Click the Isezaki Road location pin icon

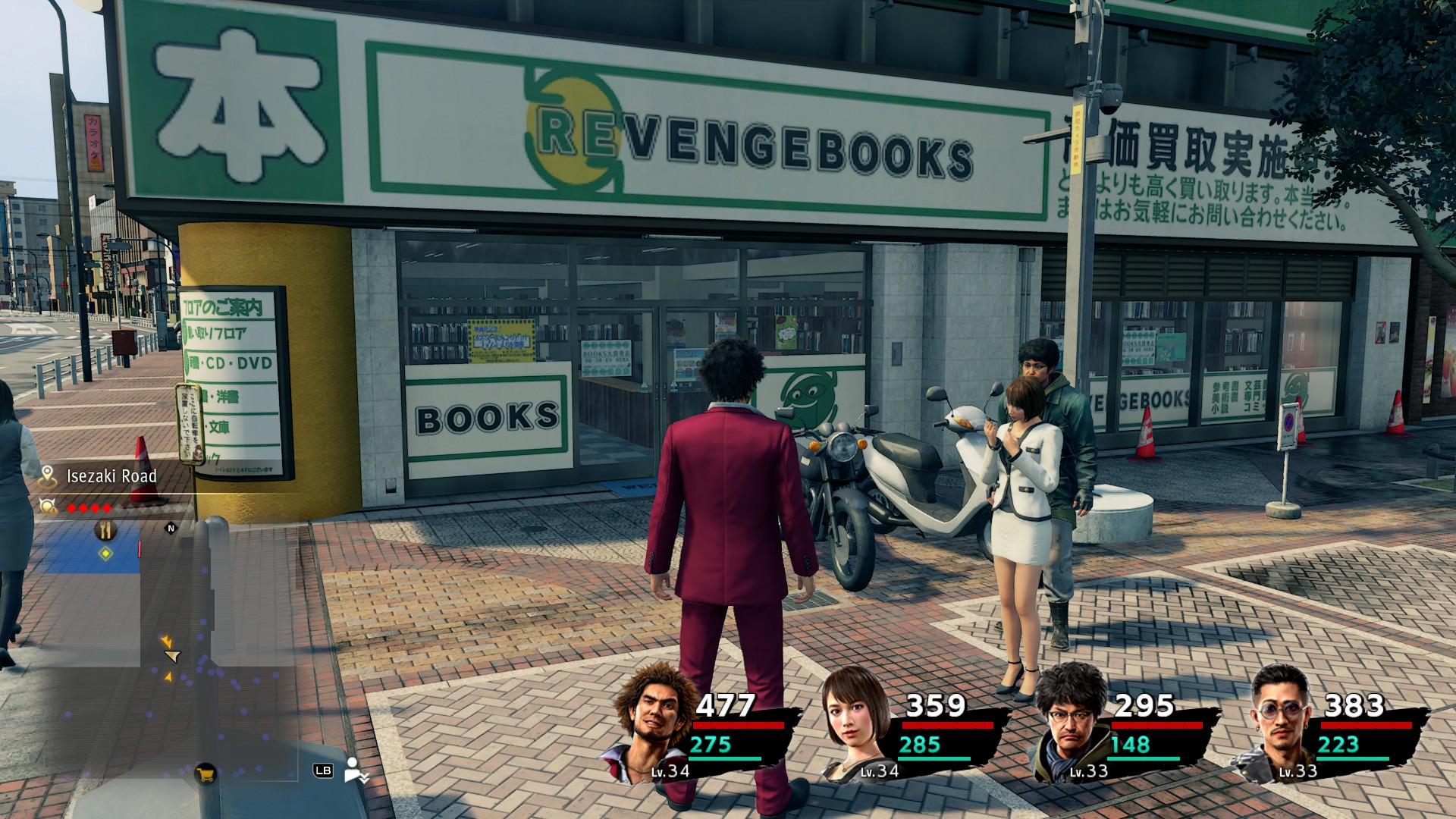pyautogui.click(x=49, y=476)
